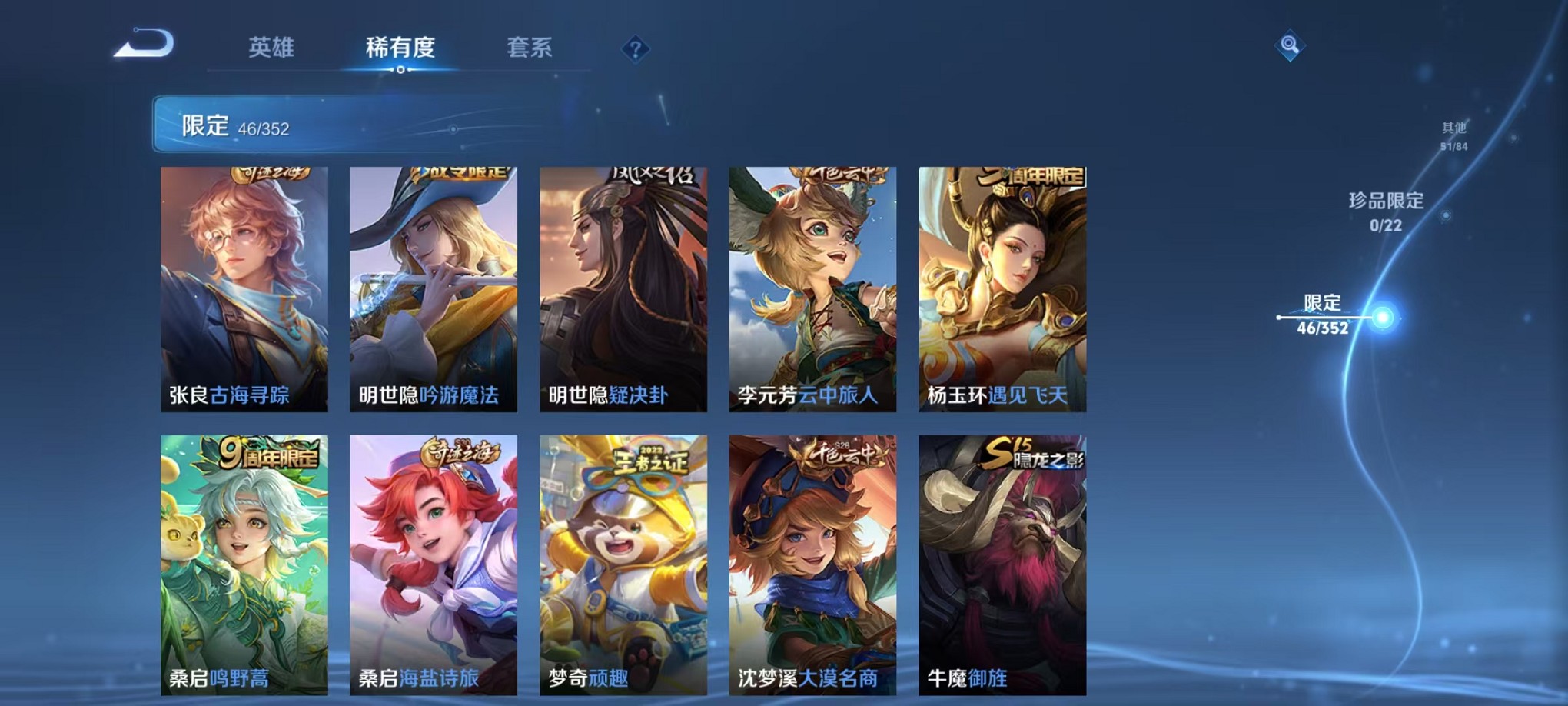
Task: Select the 稀有度 tab
Action: (399, 48)
